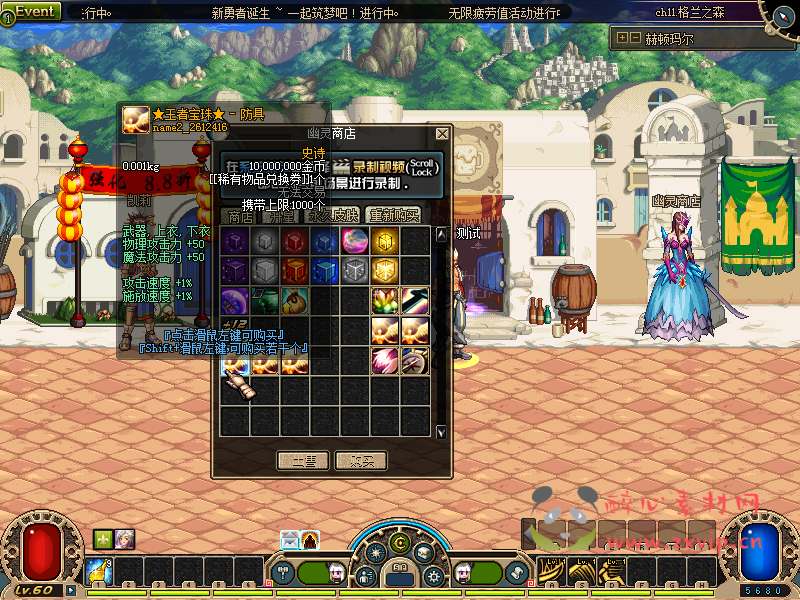Click the minus button beside 赫顿玛尔

635,38
